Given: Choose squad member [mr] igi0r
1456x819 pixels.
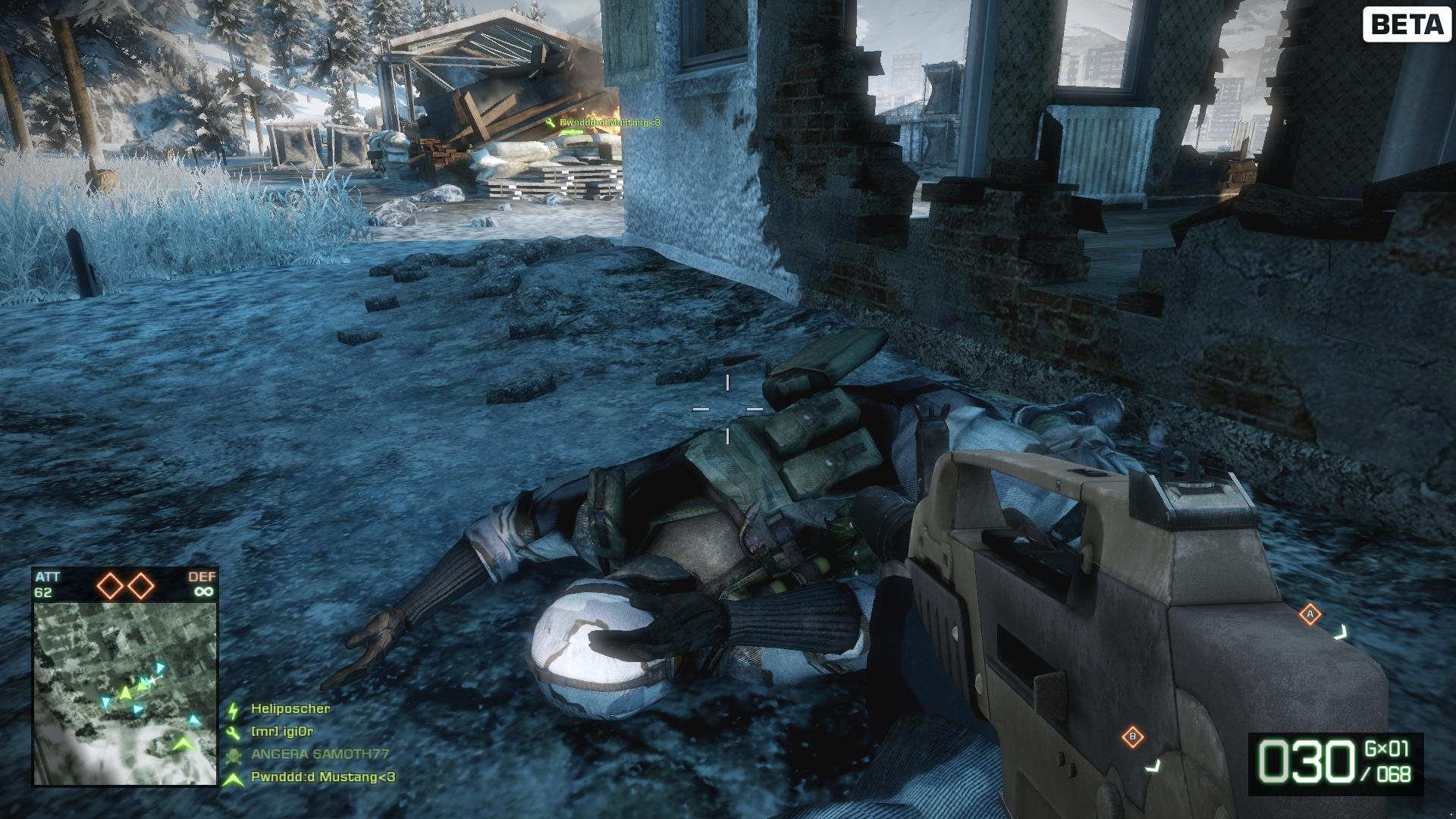Looking at the screenshot, I should 281,732.
